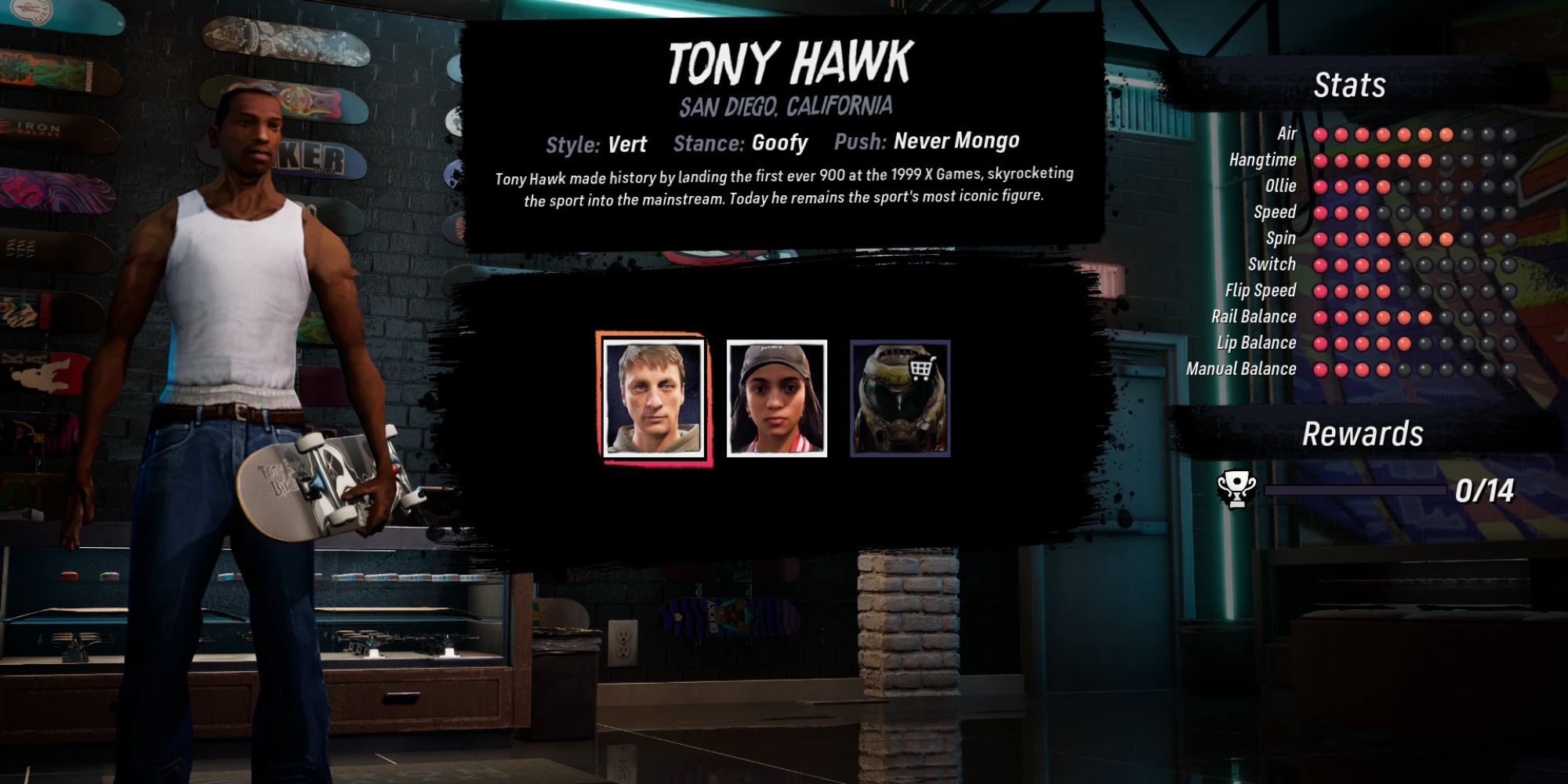Toggle the last filled Speed stat pip
Image resolution: width=1568 pixels, height=784 pixels.
point(1362,212)
